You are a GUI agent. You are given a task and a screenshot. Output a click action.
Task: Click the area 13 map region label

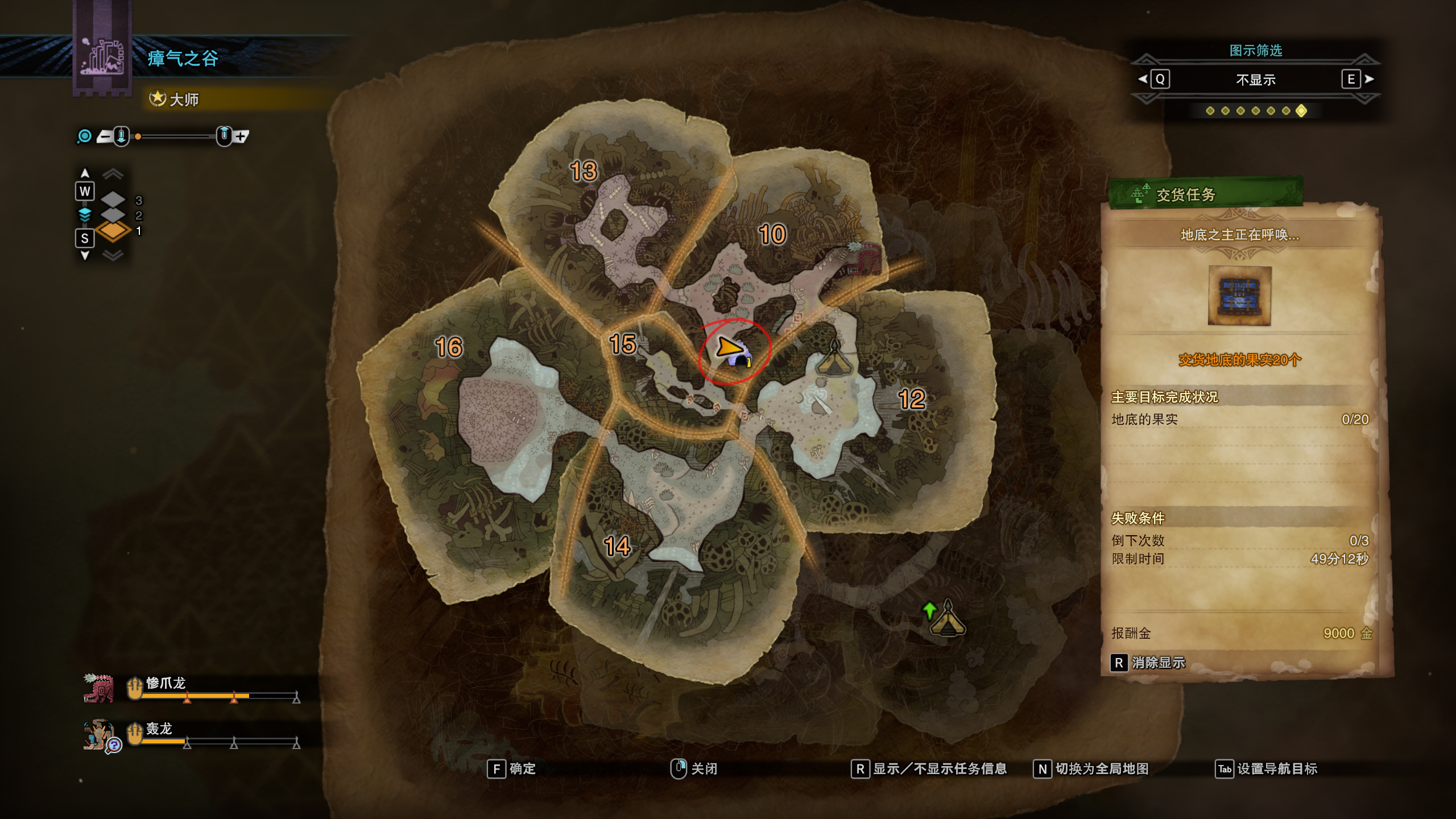[x=584, y=171]
